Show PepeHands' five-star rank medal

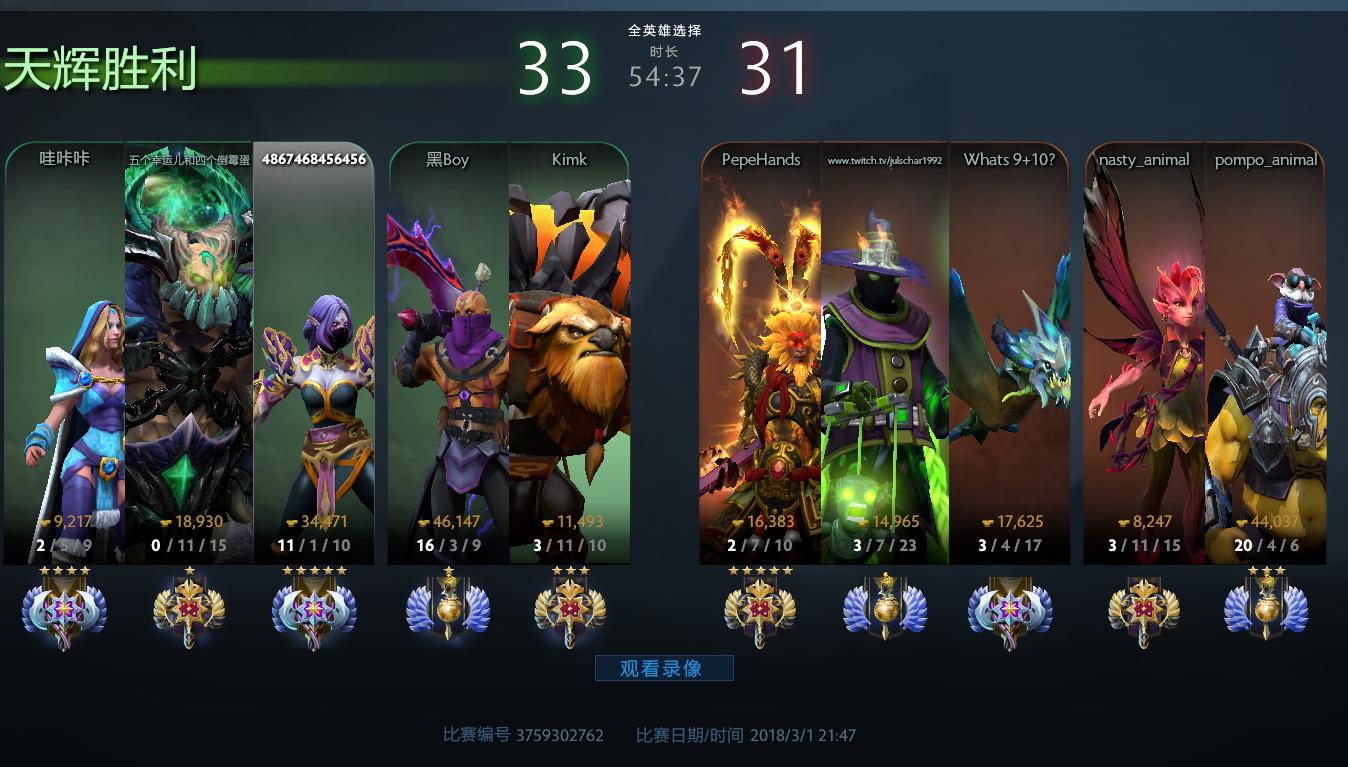coord(760,609)
